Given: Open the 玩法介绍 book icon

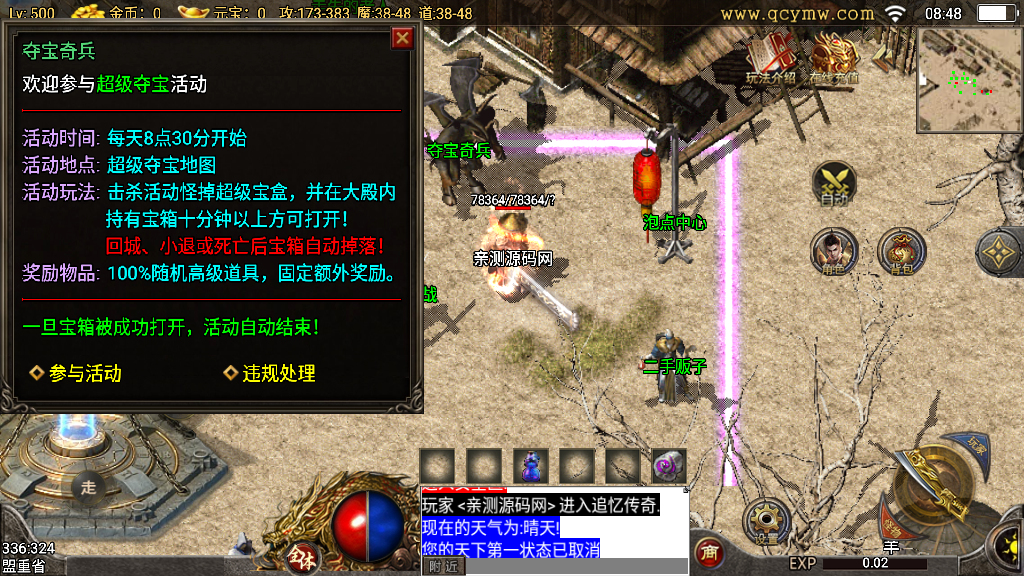Looking at the screenshot, I should (x=771, y=58).
